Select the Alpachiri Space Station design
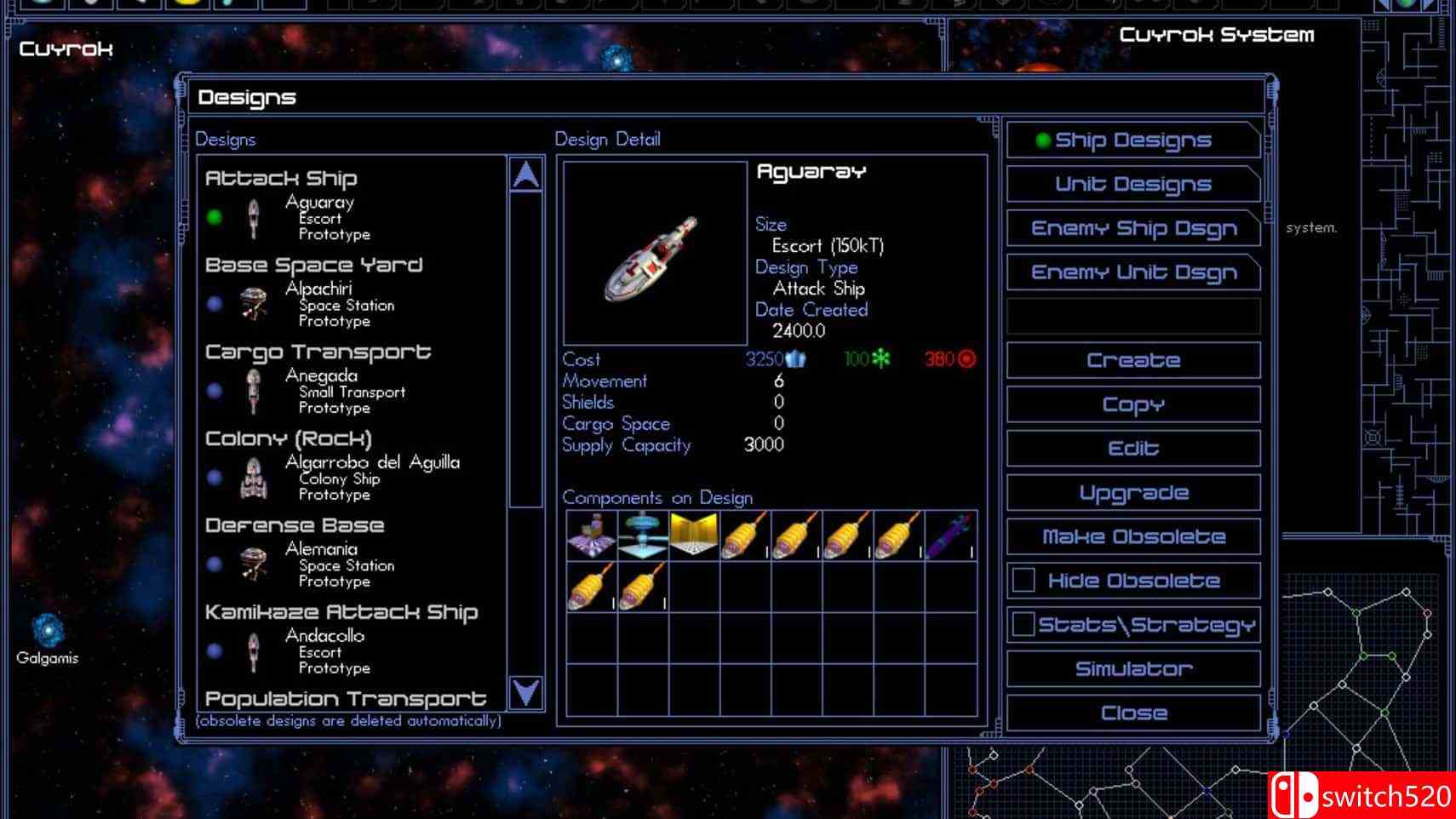This screenshot has height=819, width=1456. 319,305
